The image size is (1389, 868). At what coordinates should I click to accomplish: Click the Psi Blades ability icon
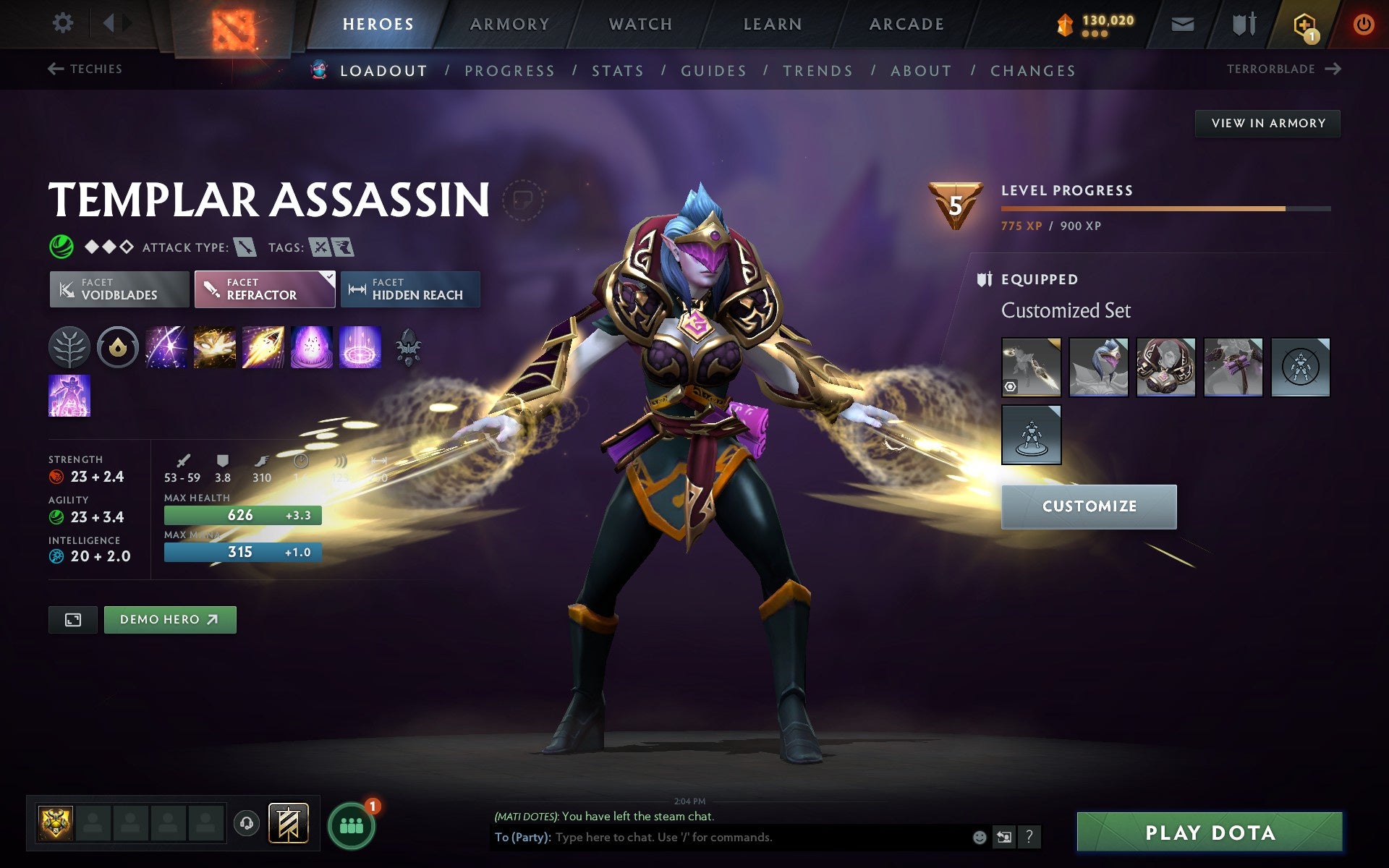pyautogui.click(x=263, y=347)
